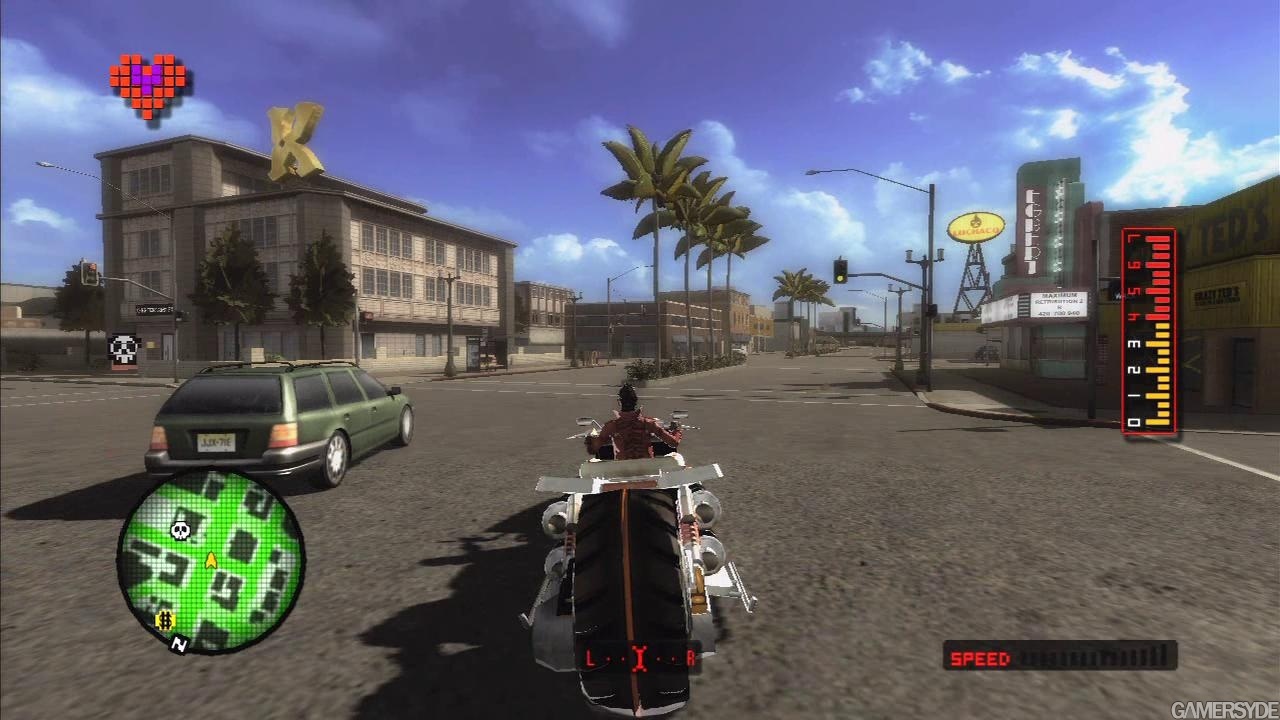Select the skull marker on the minimap
The image size is (1280, 720).
point(181,529)
